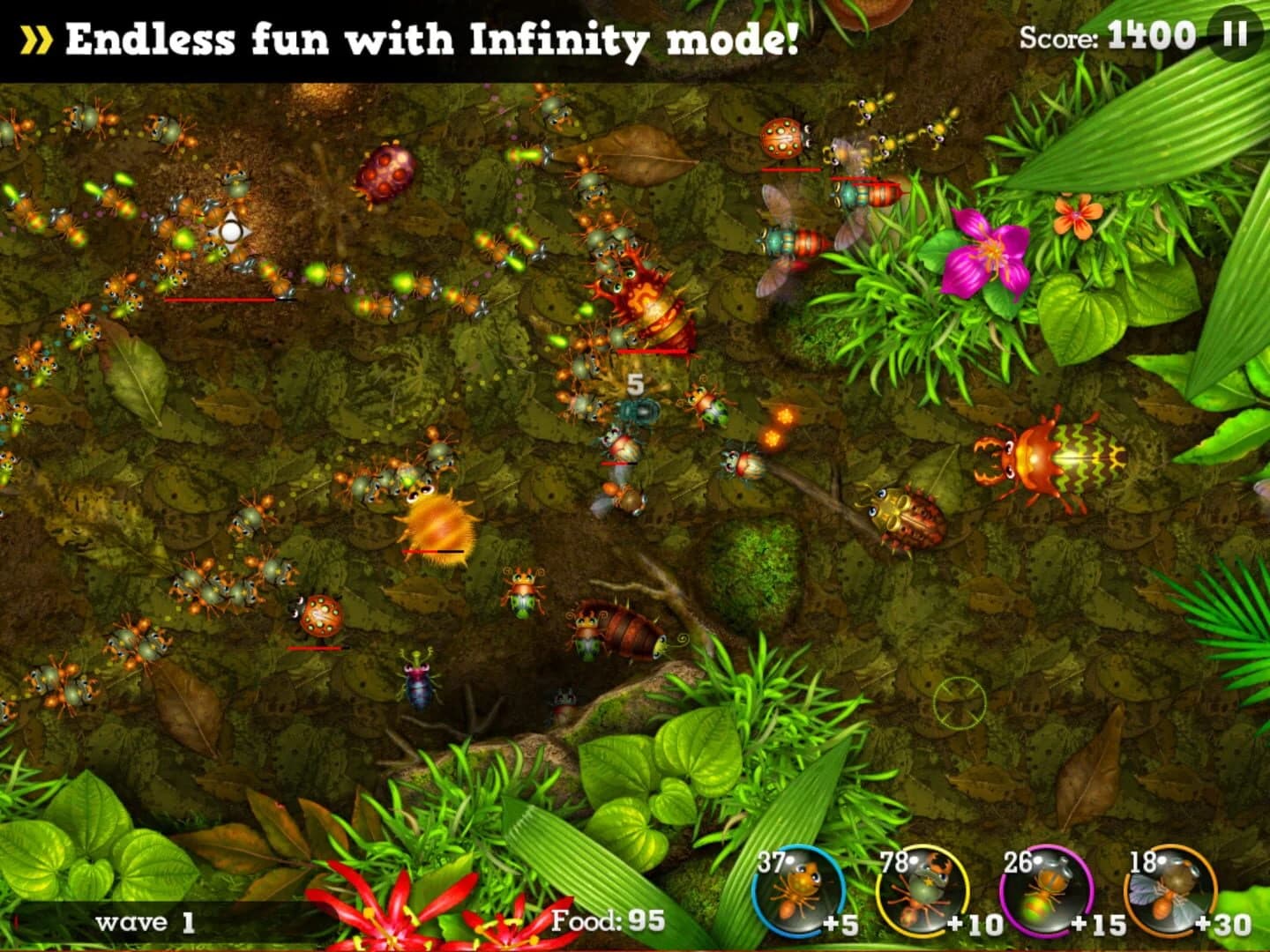Click the ant count 37 on the worker icon
Image resolution: width=1270 pixels, height=952 pixels.
769,859
